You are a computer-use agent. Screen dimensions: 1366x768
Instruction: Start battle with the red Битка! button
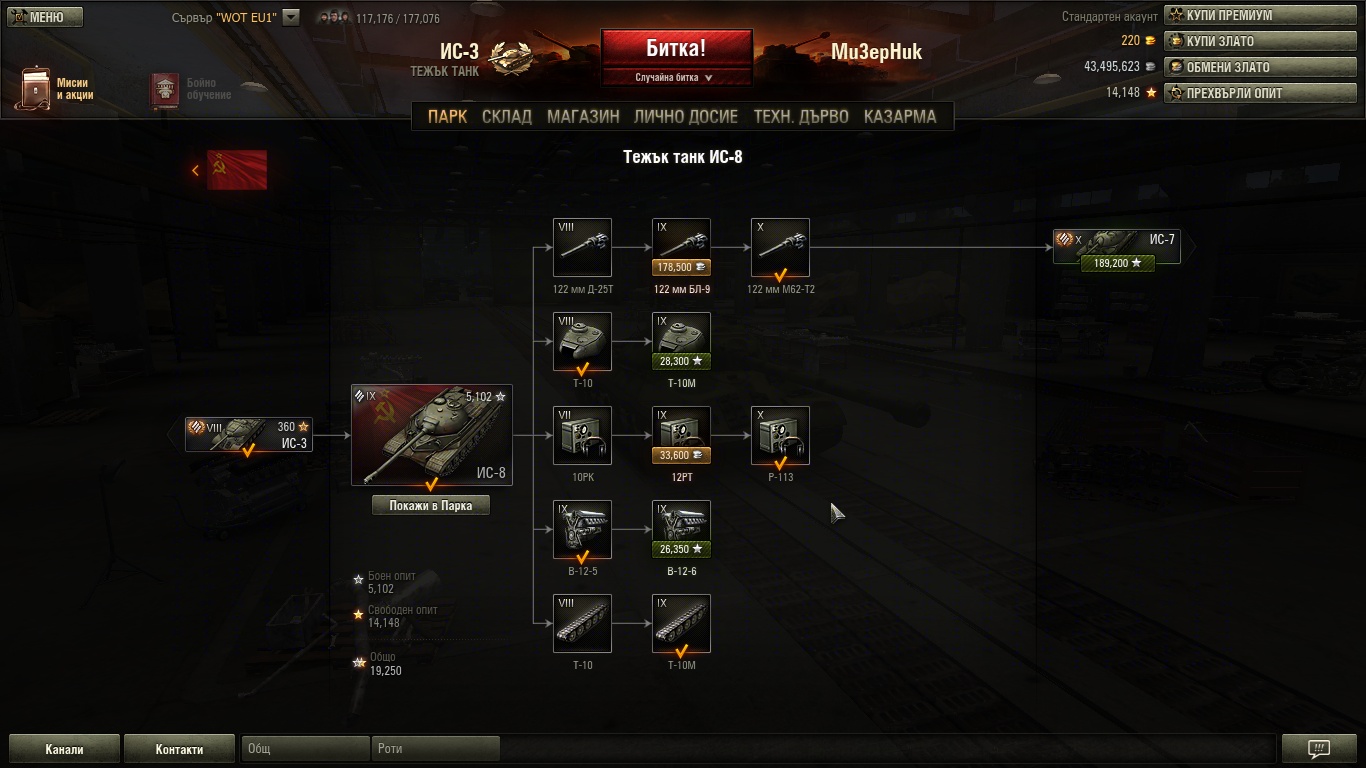point(676,48)
